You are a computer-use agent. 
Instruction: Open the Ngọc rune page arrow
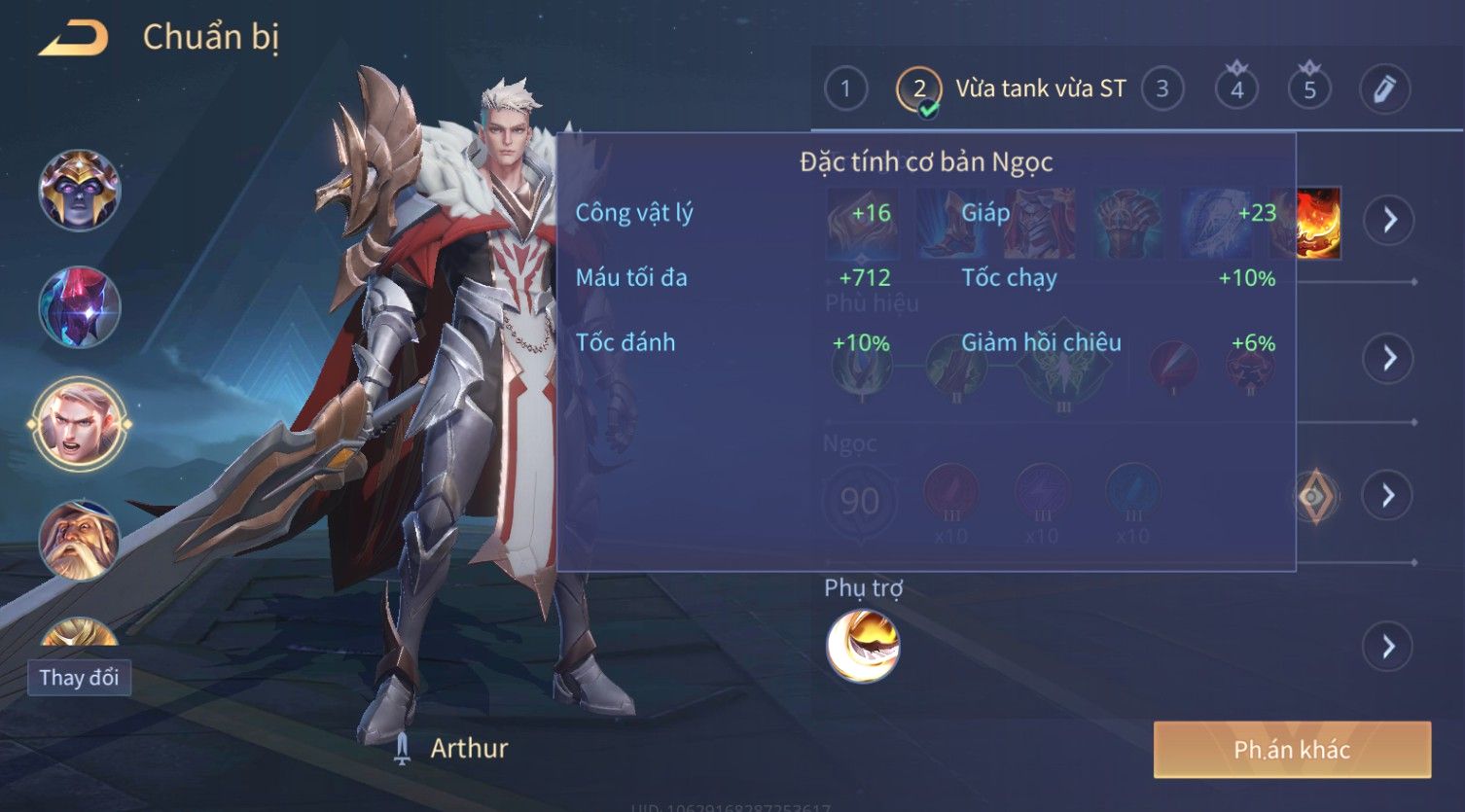click(x=1388, y=496)
